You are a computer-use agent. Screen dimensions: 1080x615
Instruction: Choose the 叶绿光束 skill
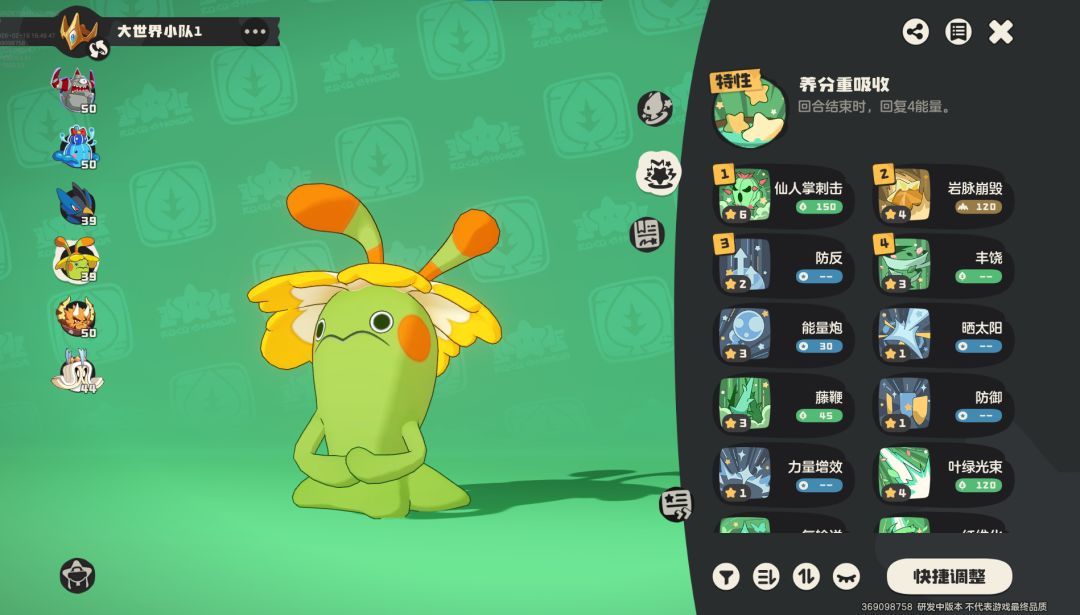pyautogui.click(x=944, y=474)
